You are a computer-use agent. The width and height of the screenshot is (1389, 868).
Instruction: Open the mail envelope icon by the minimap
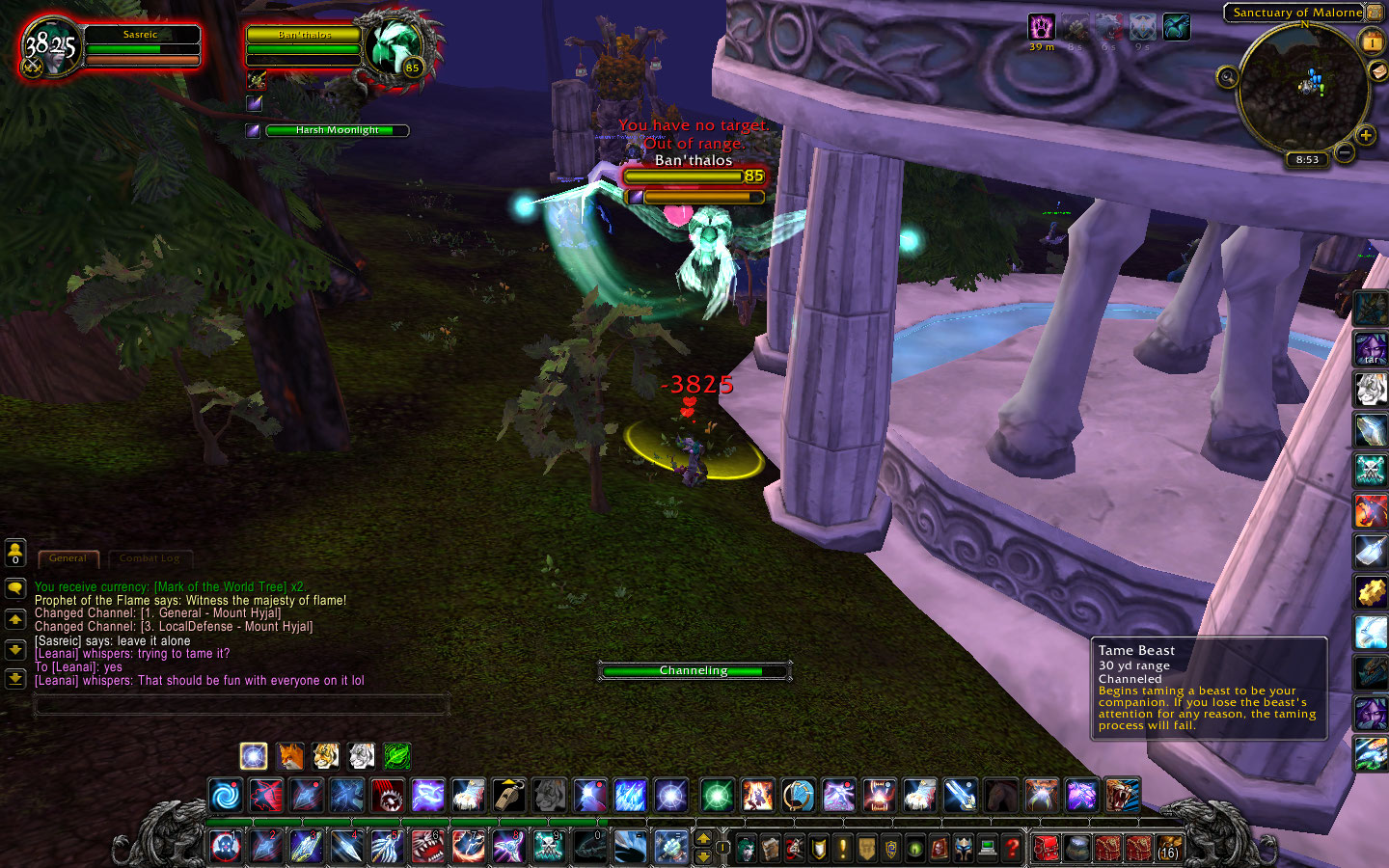tap(1378, 71)
